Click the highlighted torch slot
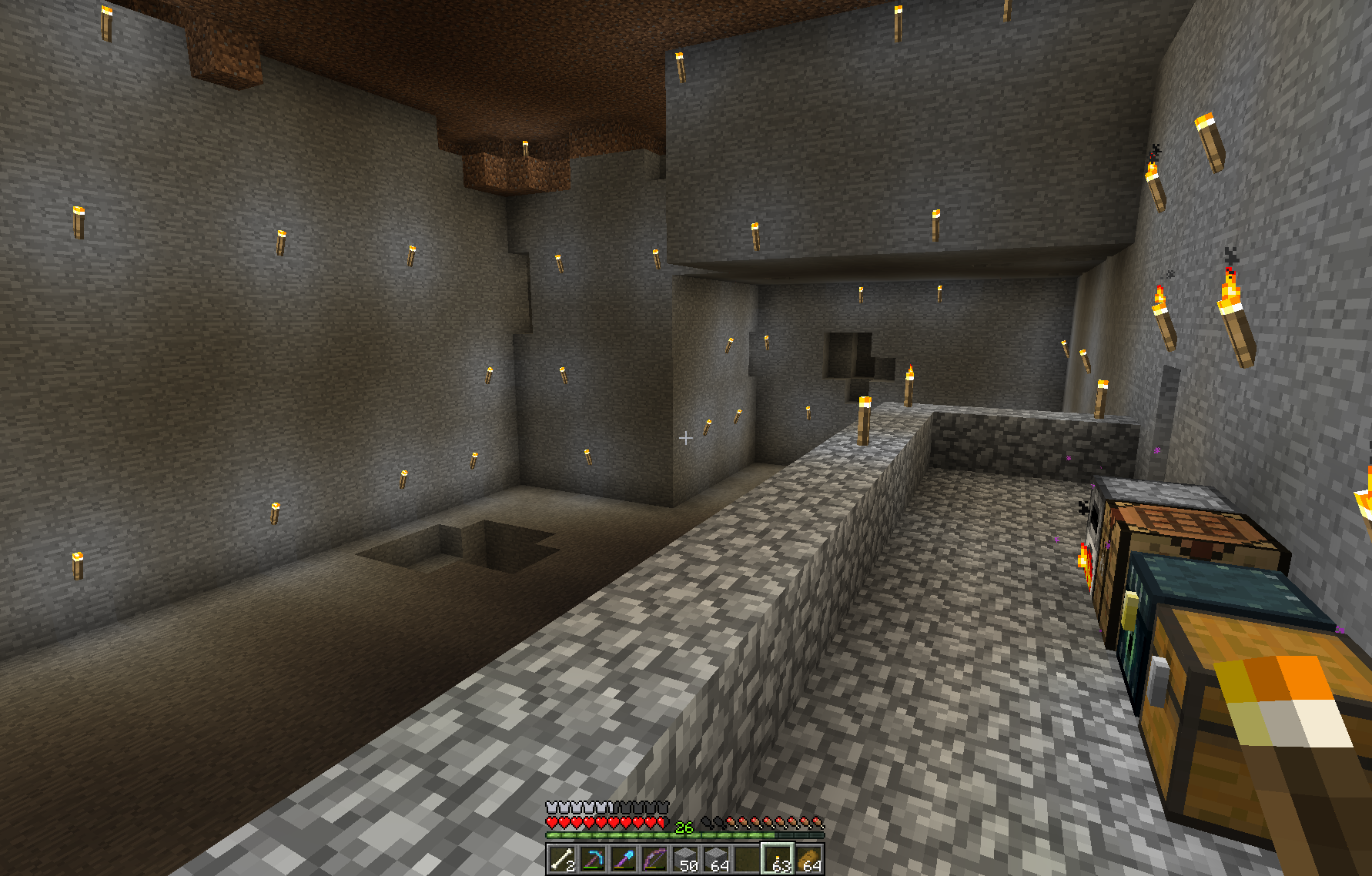The width and height of the screenshot is (1372, 876). coord(778,859)
